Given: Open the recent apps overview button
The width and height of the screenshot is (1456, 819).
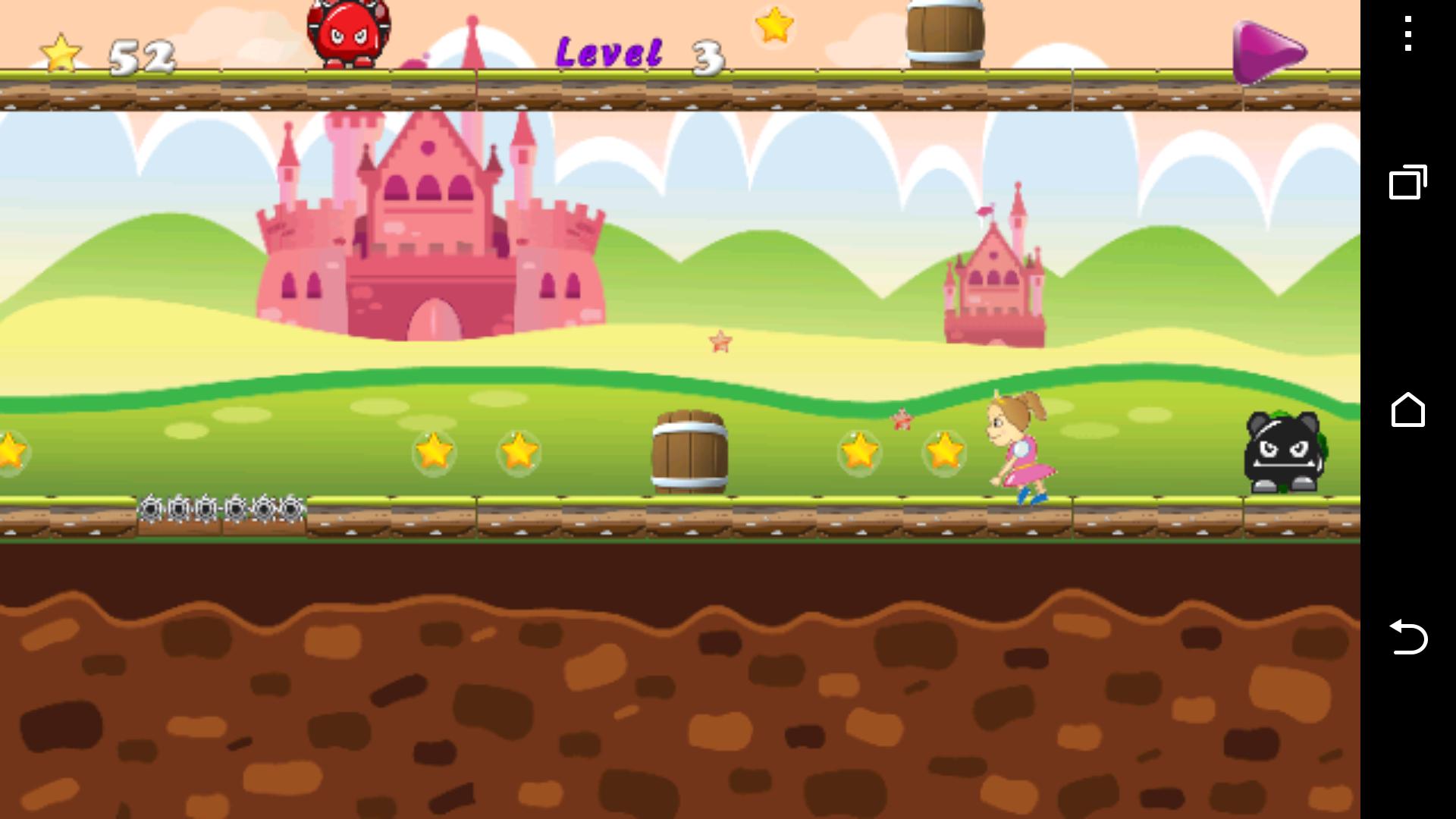Looking at the screenshot, I should click(x=1408, y=182).
